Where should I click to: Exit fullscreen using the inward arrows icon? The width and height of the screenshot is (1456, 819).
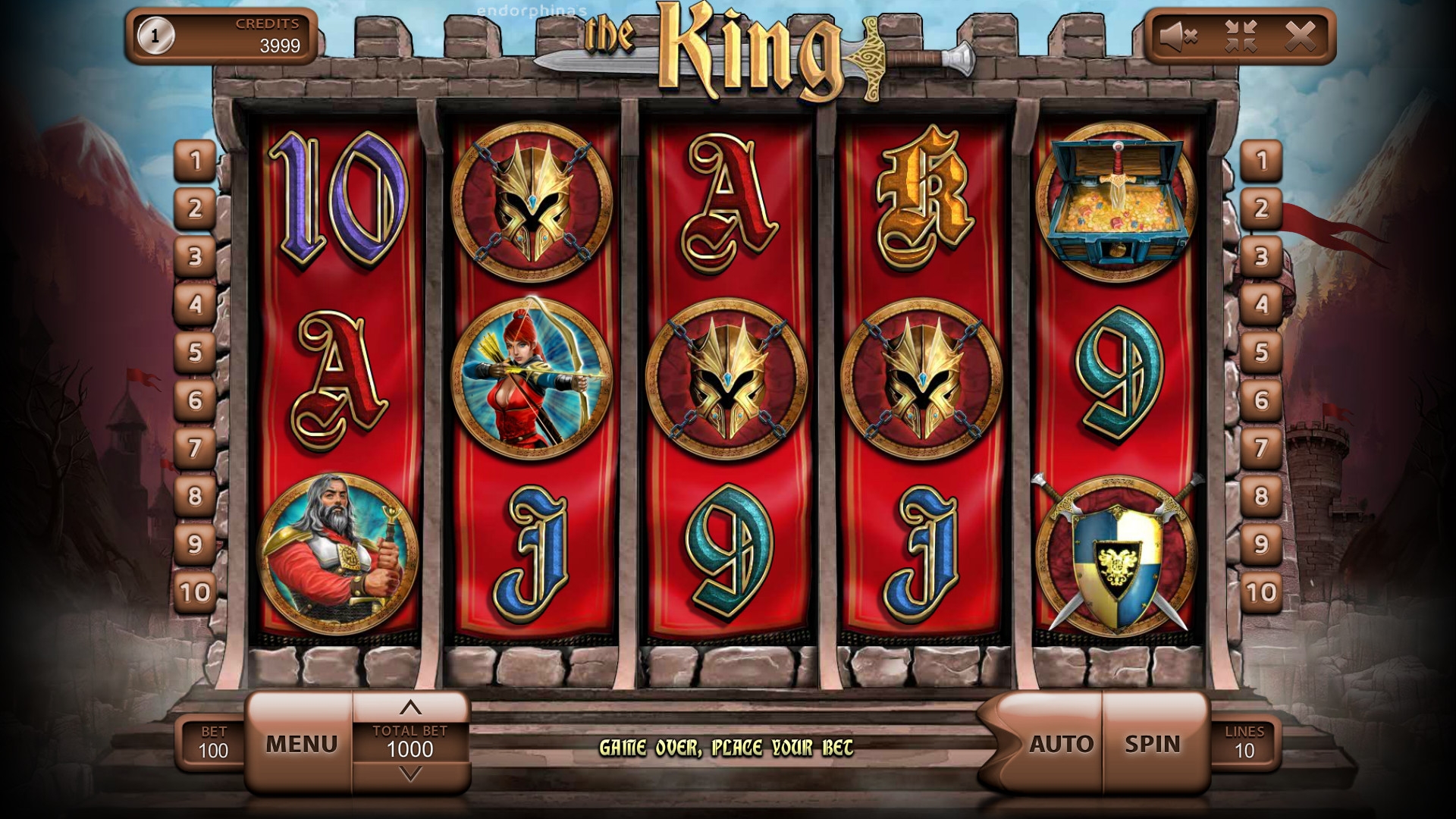1241,36
